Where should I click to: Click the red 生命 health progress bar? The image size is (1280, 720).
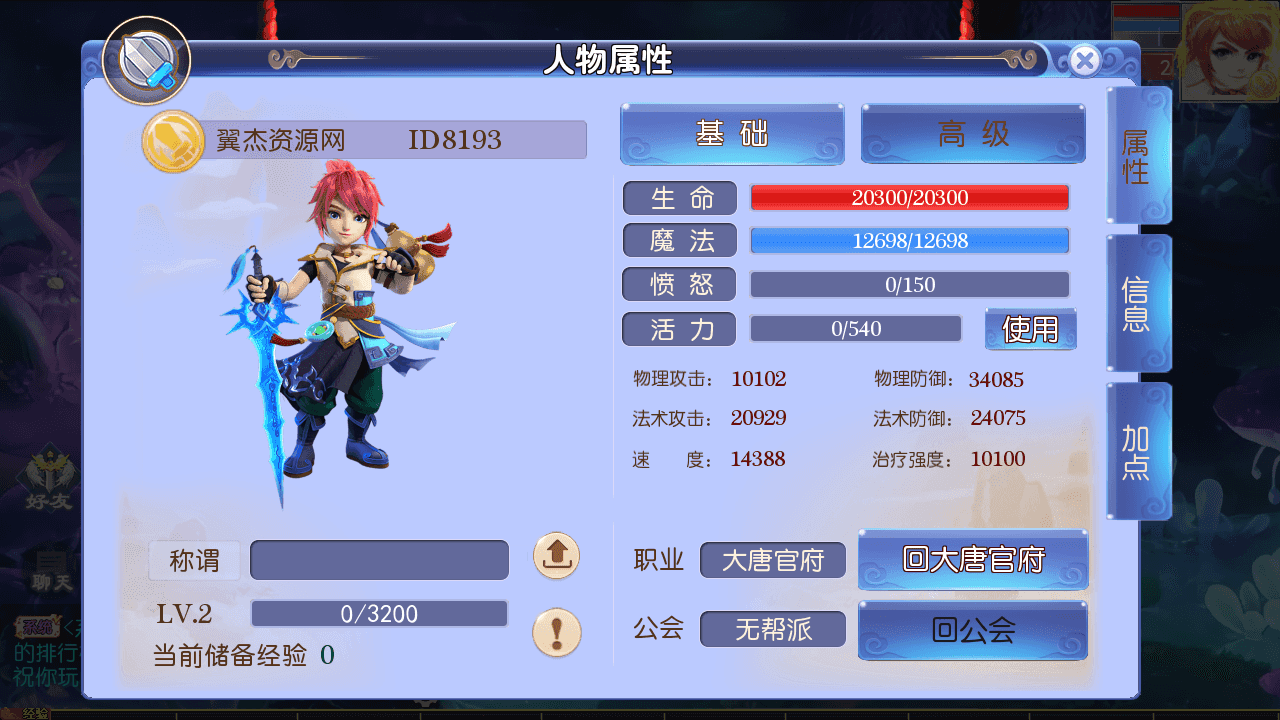coord(908,197)
